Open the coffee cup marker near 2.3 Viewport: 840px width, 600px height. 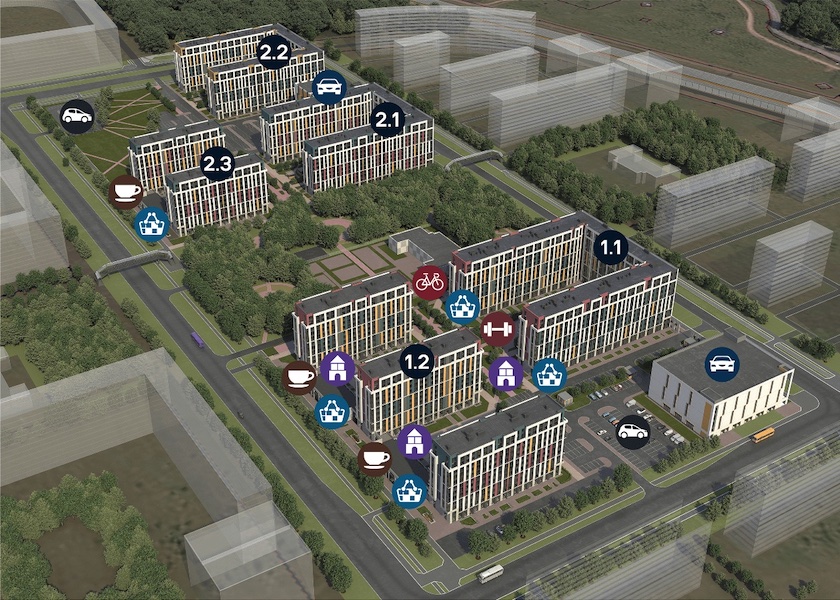point(126,190)
